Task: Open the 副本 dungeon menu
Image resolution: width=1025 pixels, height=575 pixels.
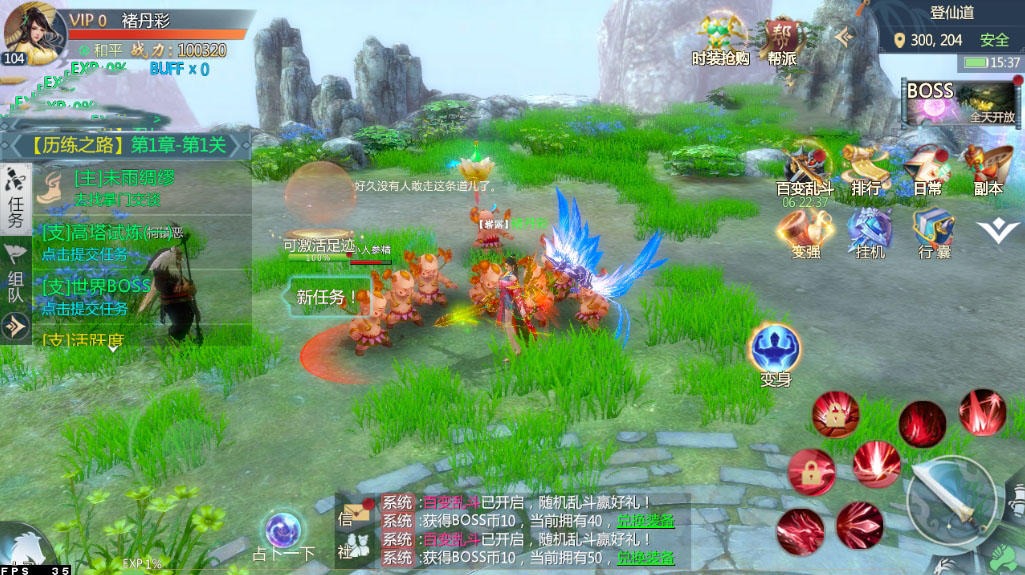Action: [x=988, y=166]
